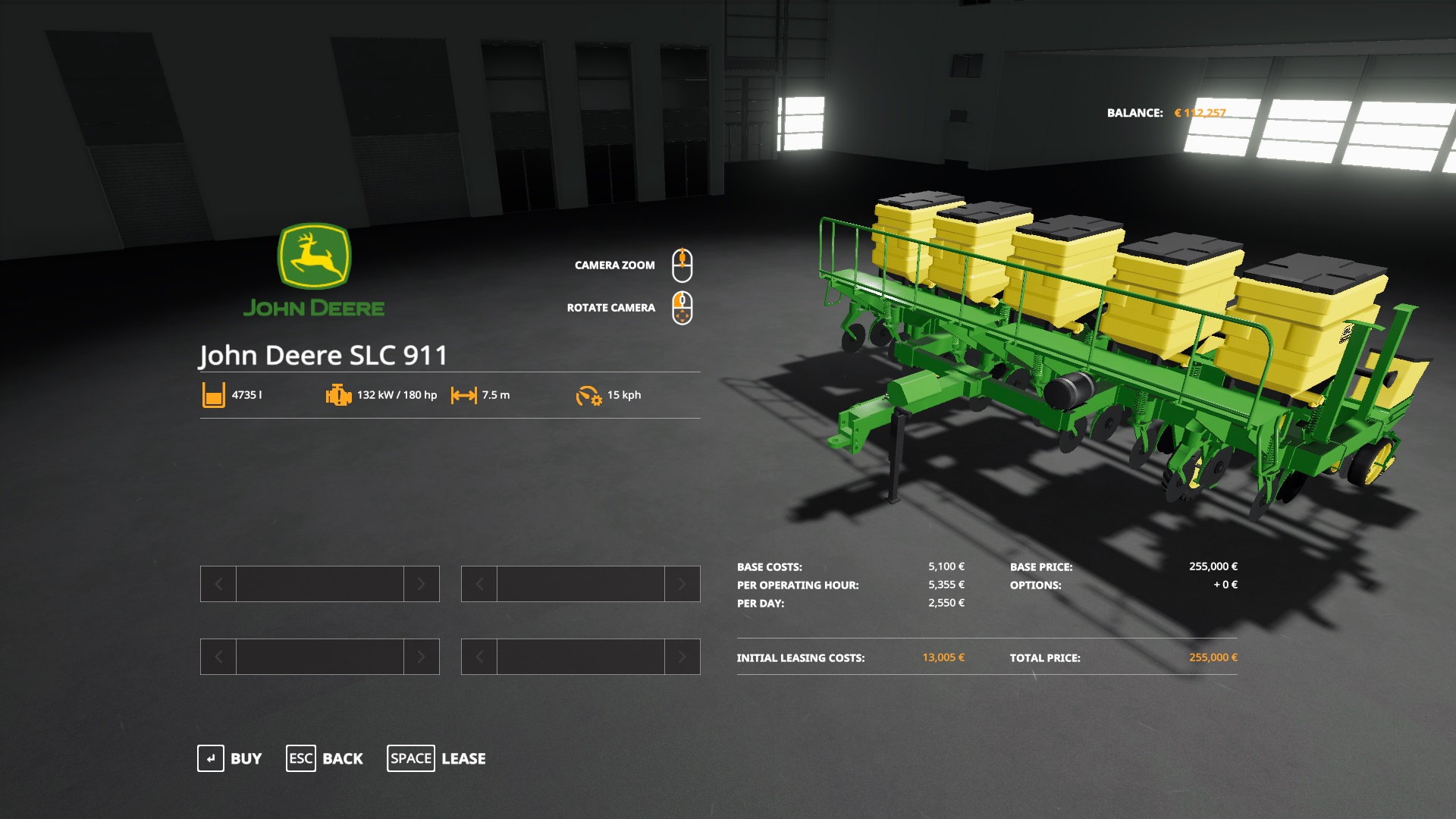Open the top-left configuration selector

point(318,584)
